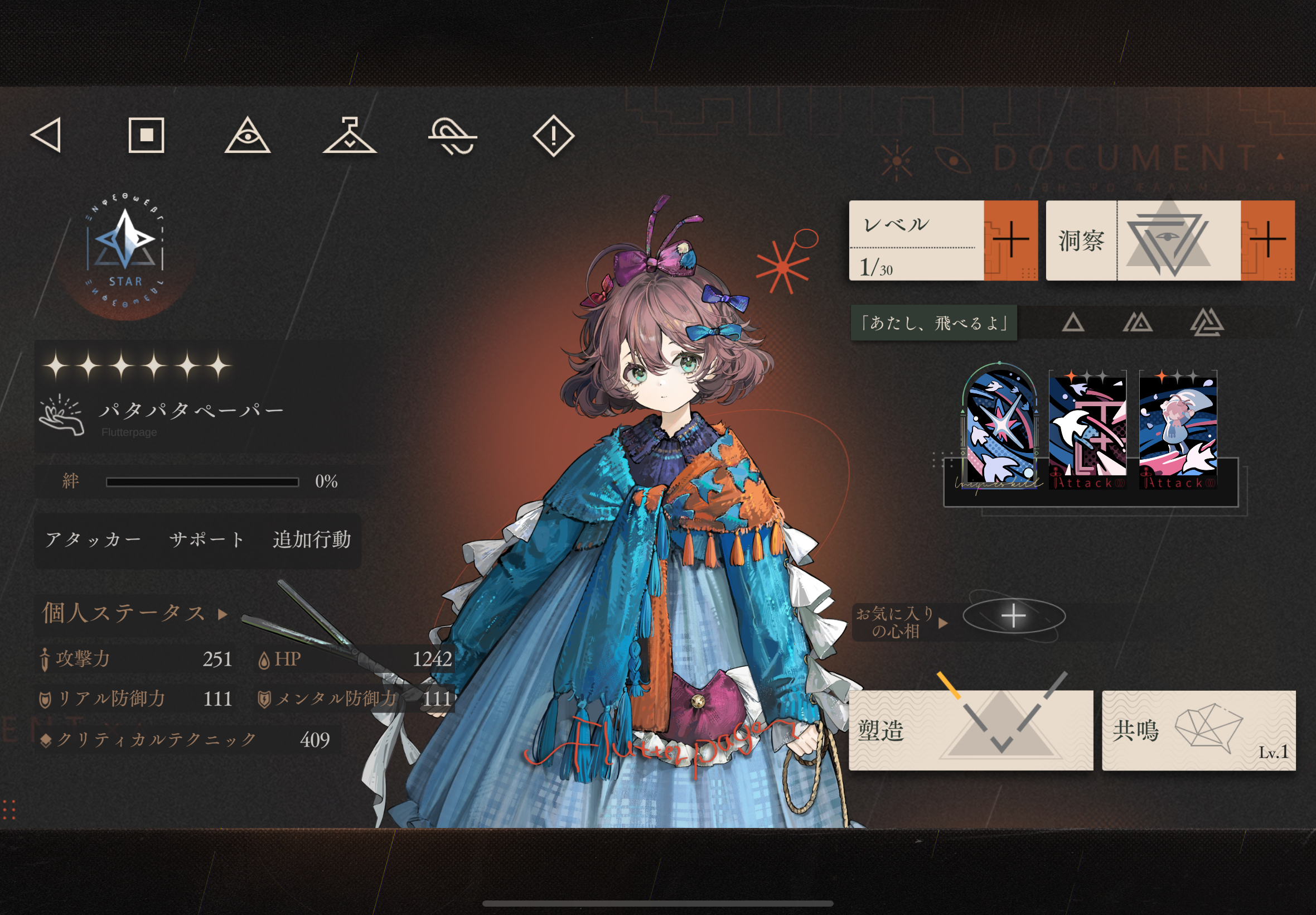The height and width of the screenshot is (915, 1316).
Task: Add a favorite psychube with the plus
Action: (1013, 617)
